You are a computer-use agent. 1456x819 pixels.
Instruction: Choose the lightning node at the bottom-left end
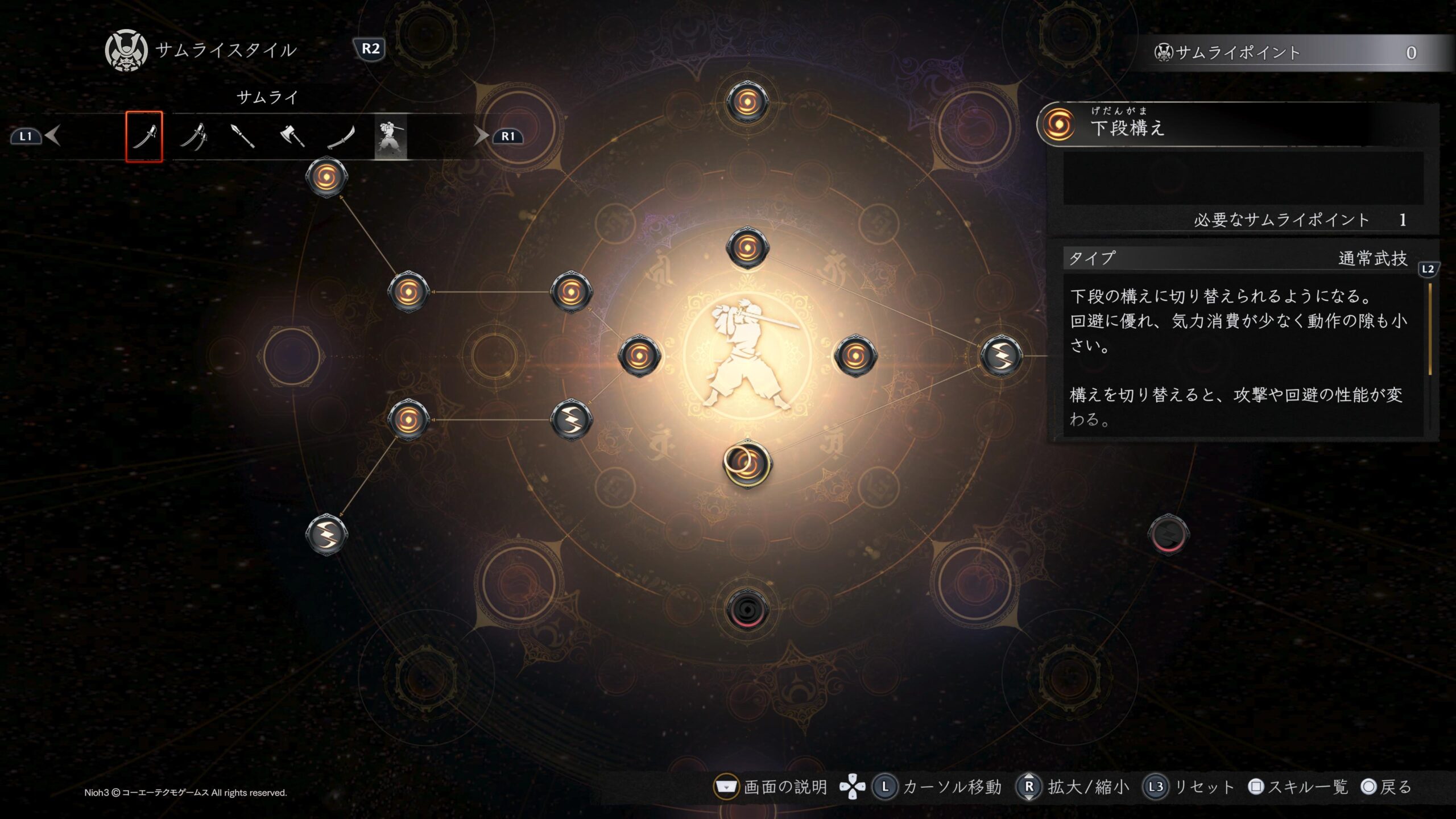tap(326, 535)
